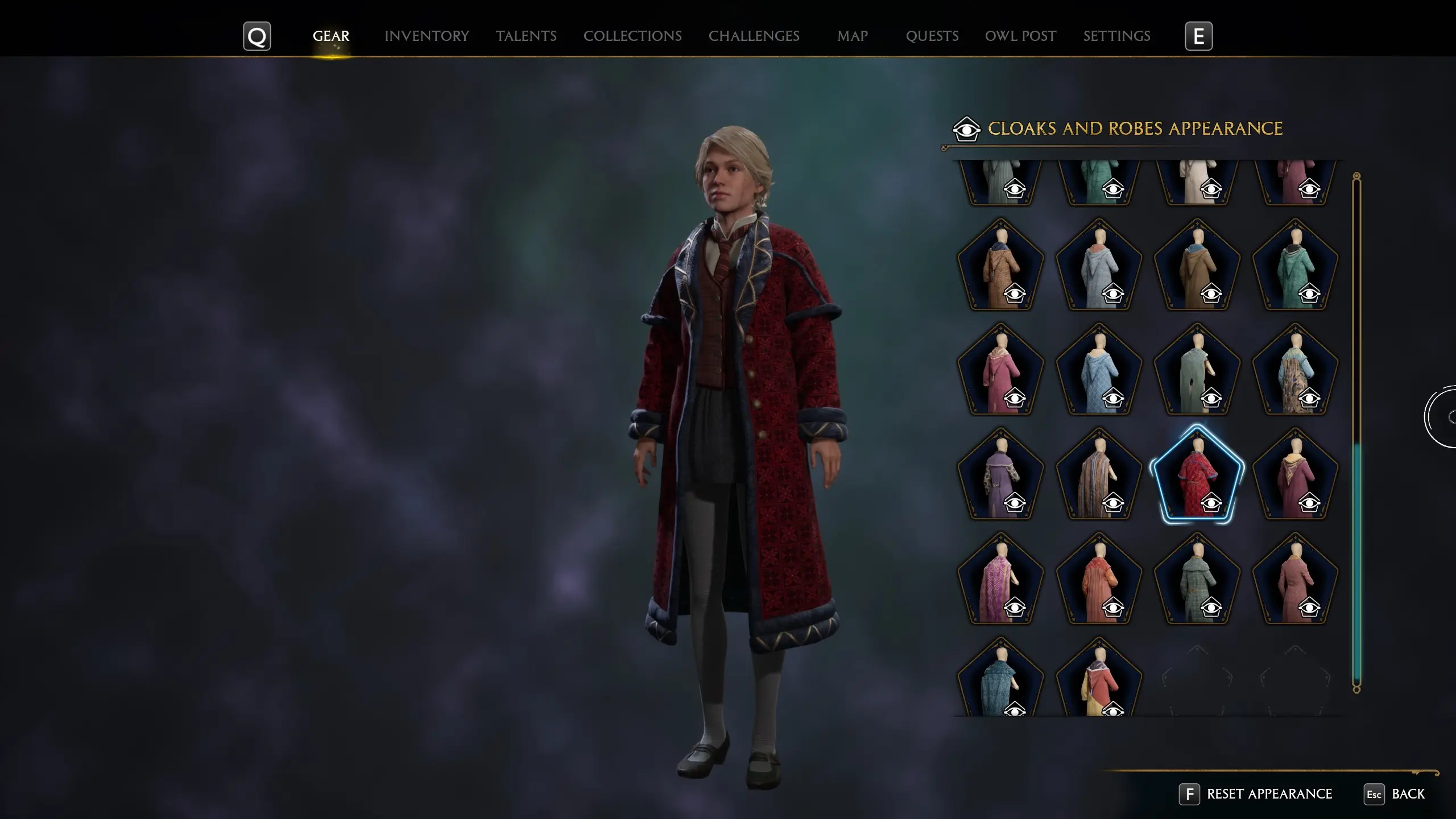
Task: Switch to the Owl Post tab
Action: click(1020, 36)
